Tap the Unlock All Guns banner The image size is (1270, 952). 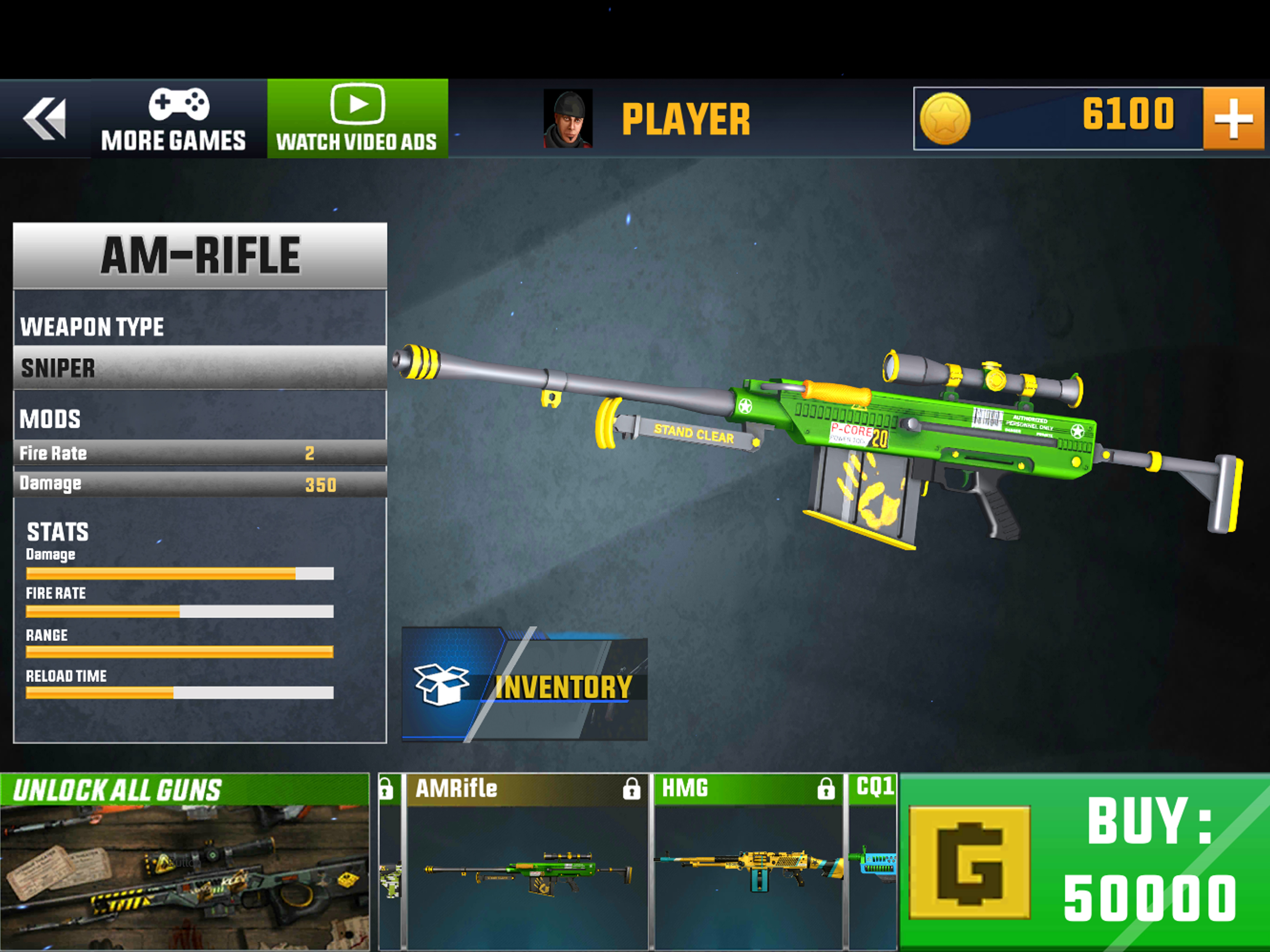click(184, 861)
